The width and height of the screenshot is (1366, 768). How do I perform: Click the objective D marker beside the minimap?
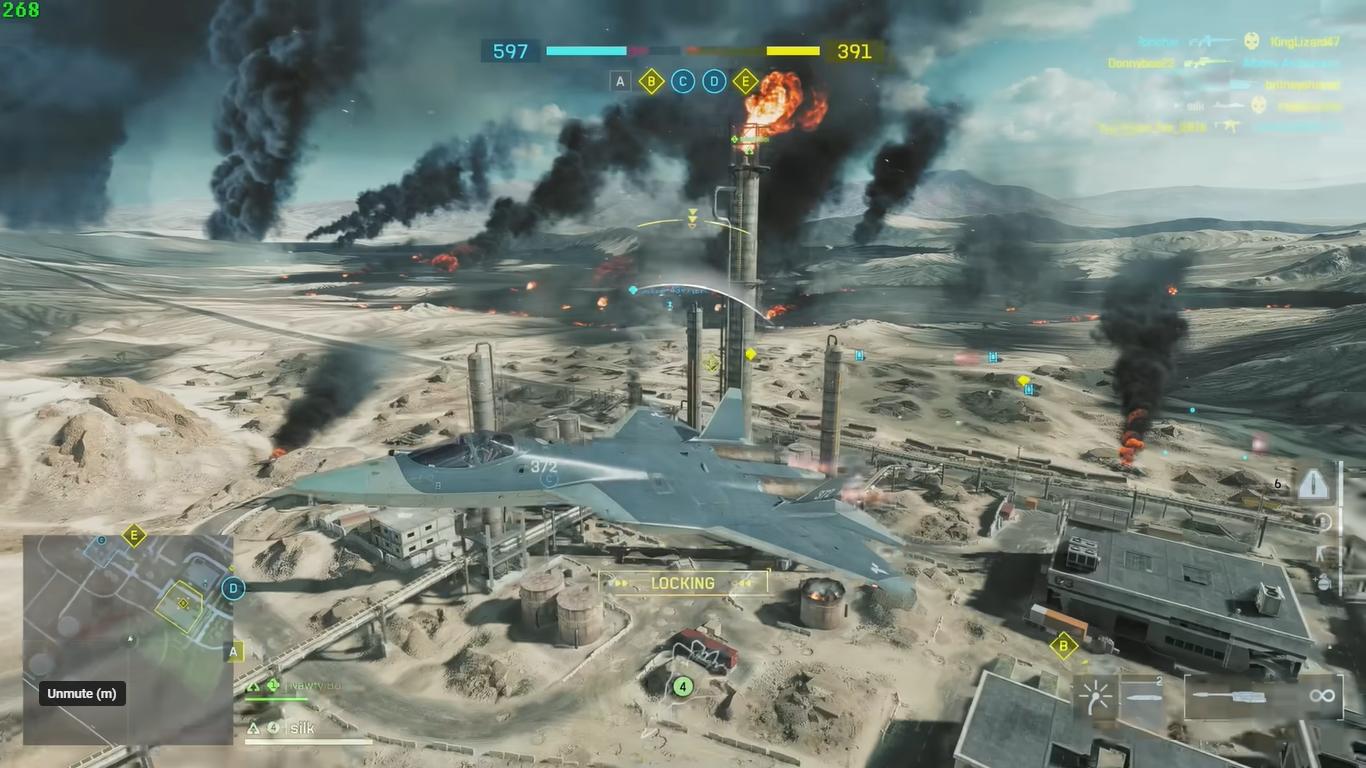234,588
